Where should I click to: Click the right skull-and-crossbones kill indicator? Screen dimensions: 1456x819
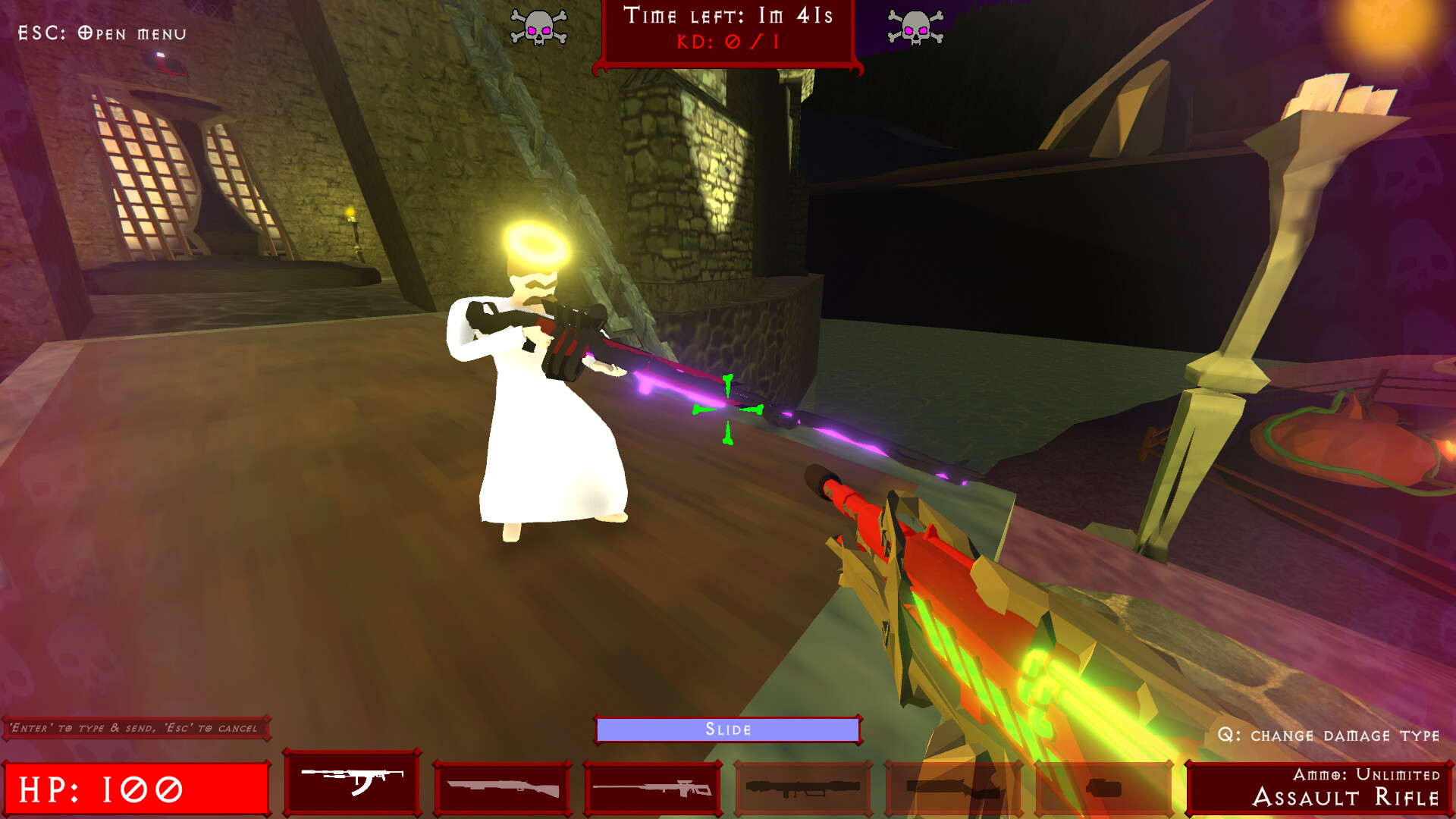click(918, 29)
